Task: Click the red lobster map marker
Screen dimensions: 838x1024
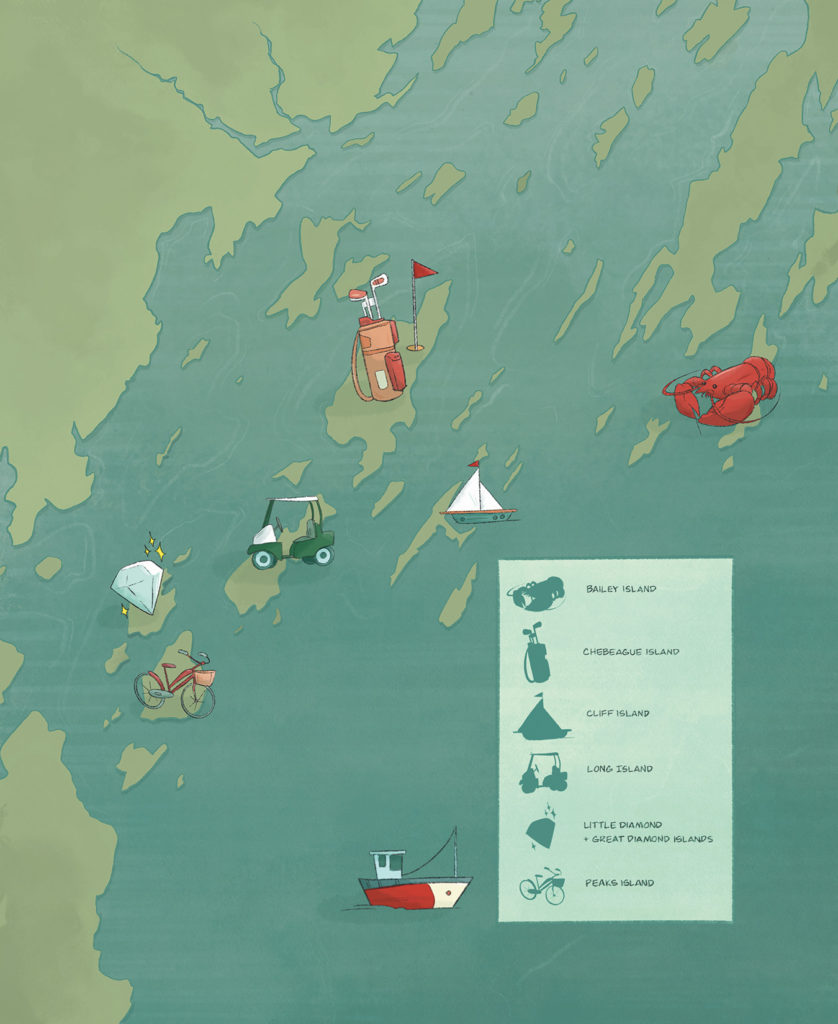Action: (x=722, y=392)
